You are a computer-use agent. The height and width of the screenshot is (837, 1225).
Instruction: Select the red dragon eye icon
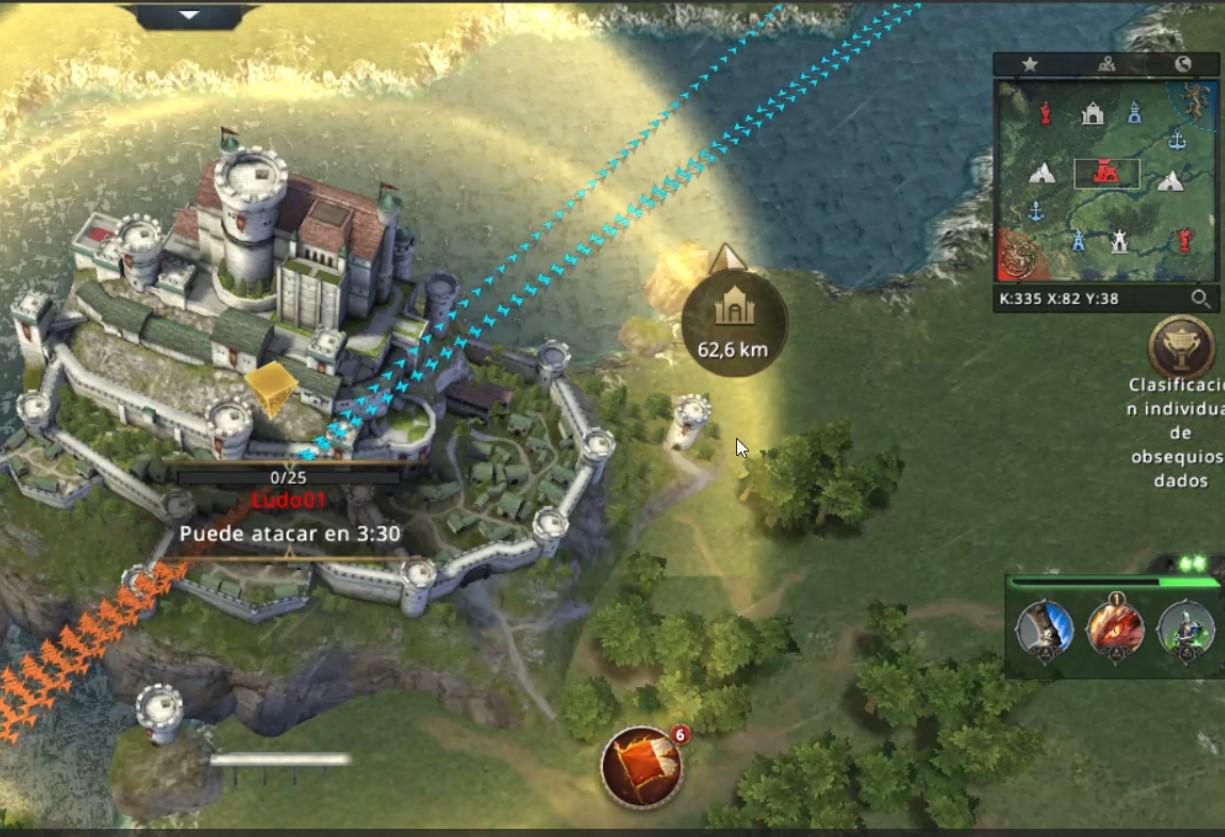(x=1115, y=632)
